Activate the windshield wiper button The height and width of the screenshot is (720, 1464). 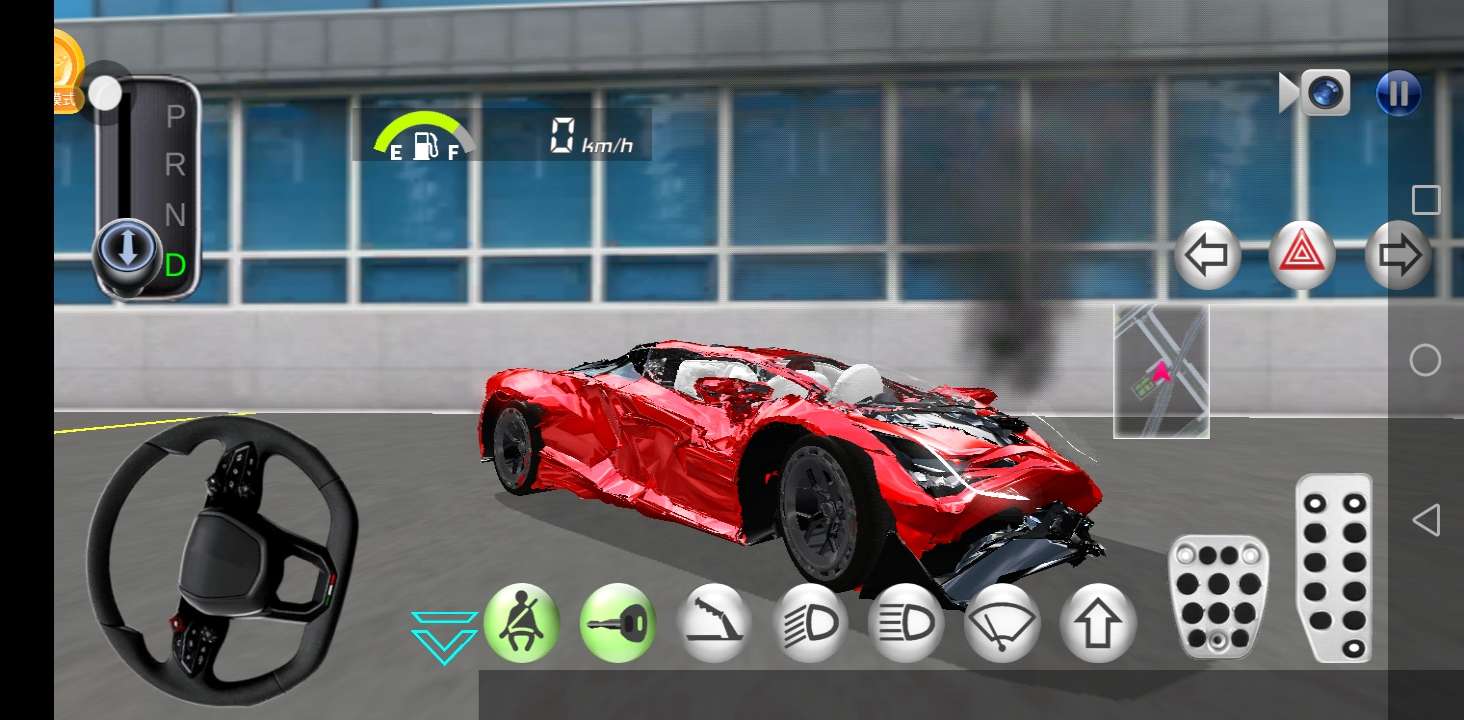pos(1002,623)
